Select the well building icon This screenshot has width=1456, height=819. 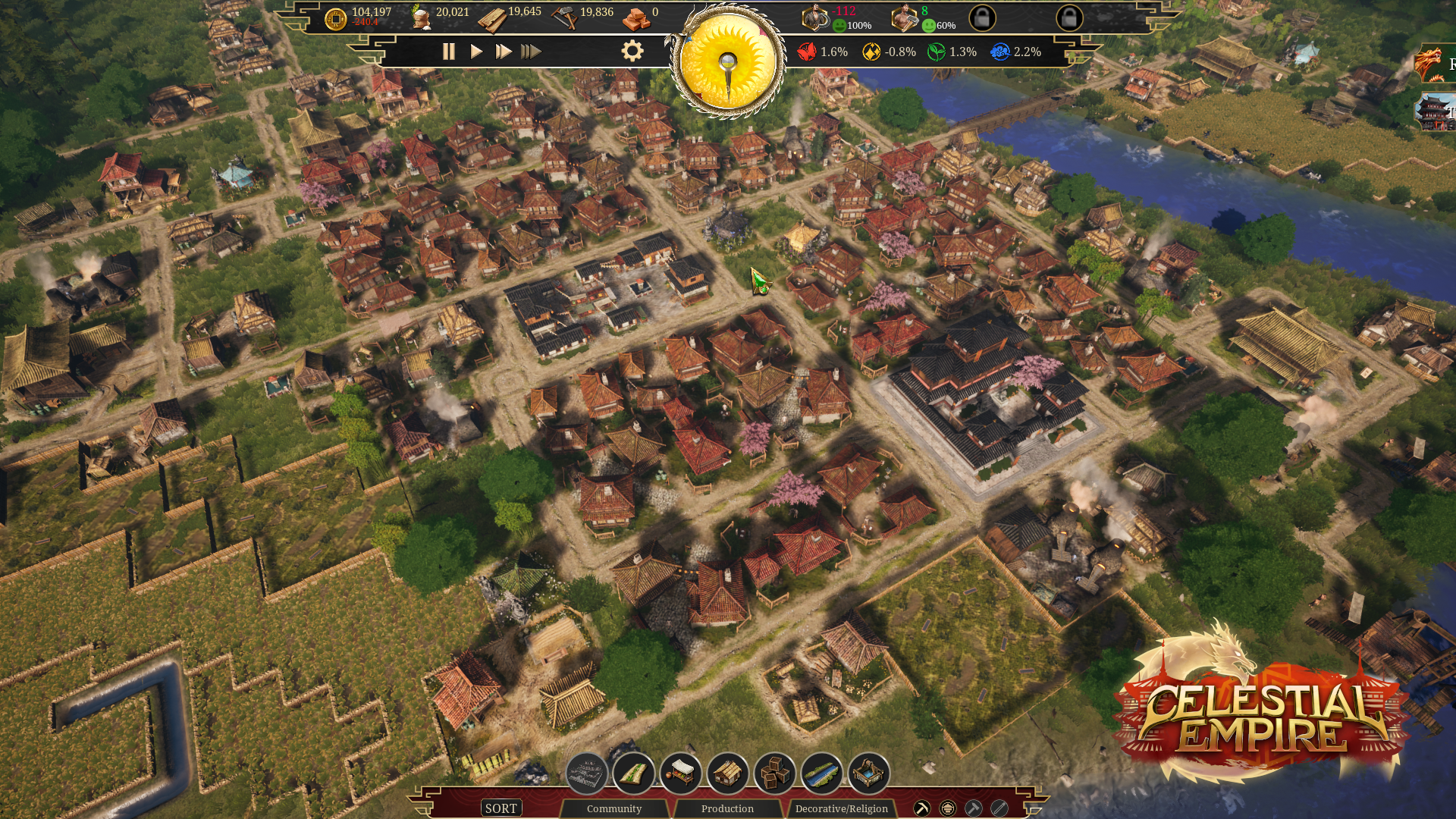coord(869,773)
